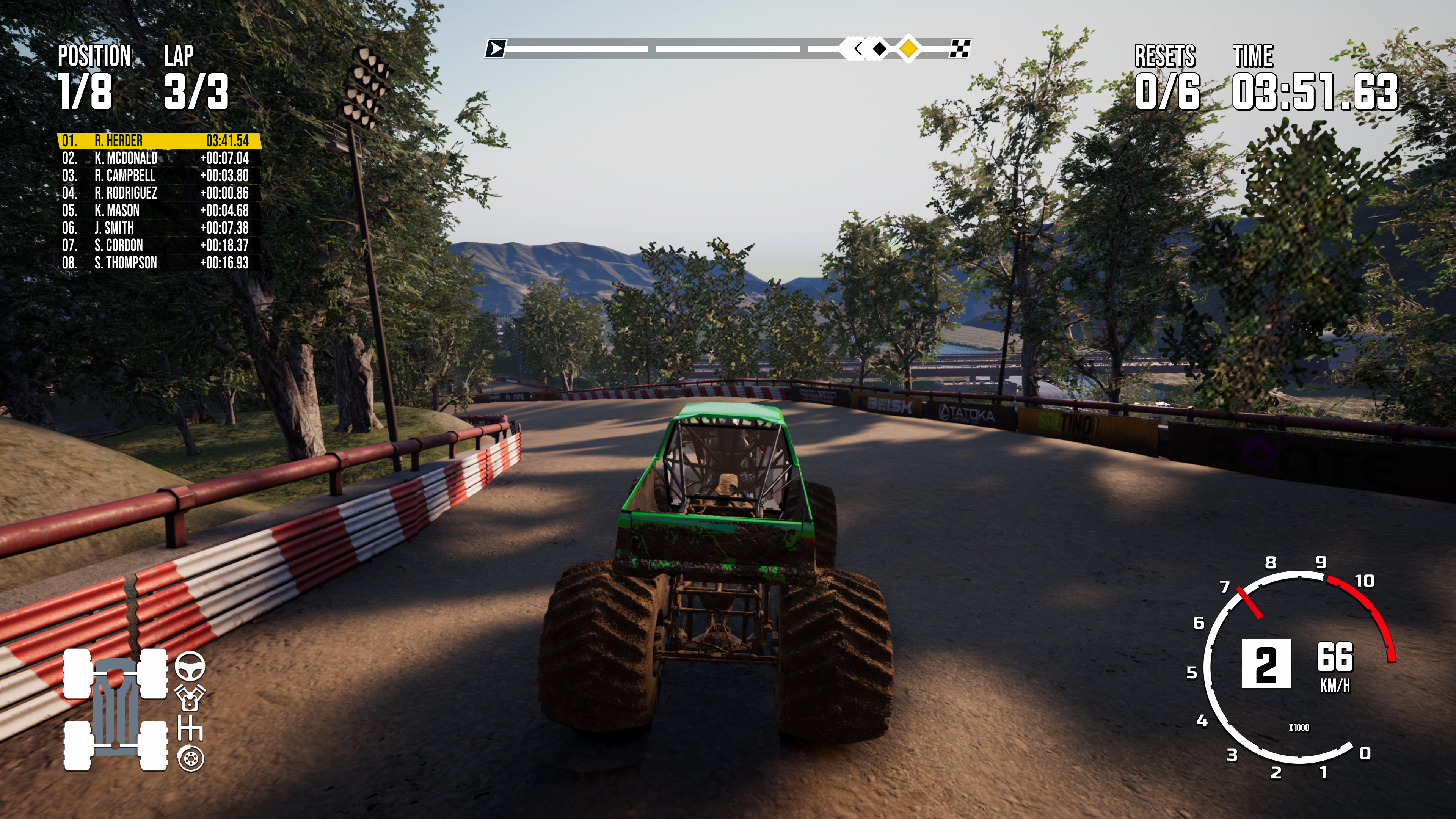Click the steering wheel damage icon
The image size is (1456, 819).
pos(190,665)
